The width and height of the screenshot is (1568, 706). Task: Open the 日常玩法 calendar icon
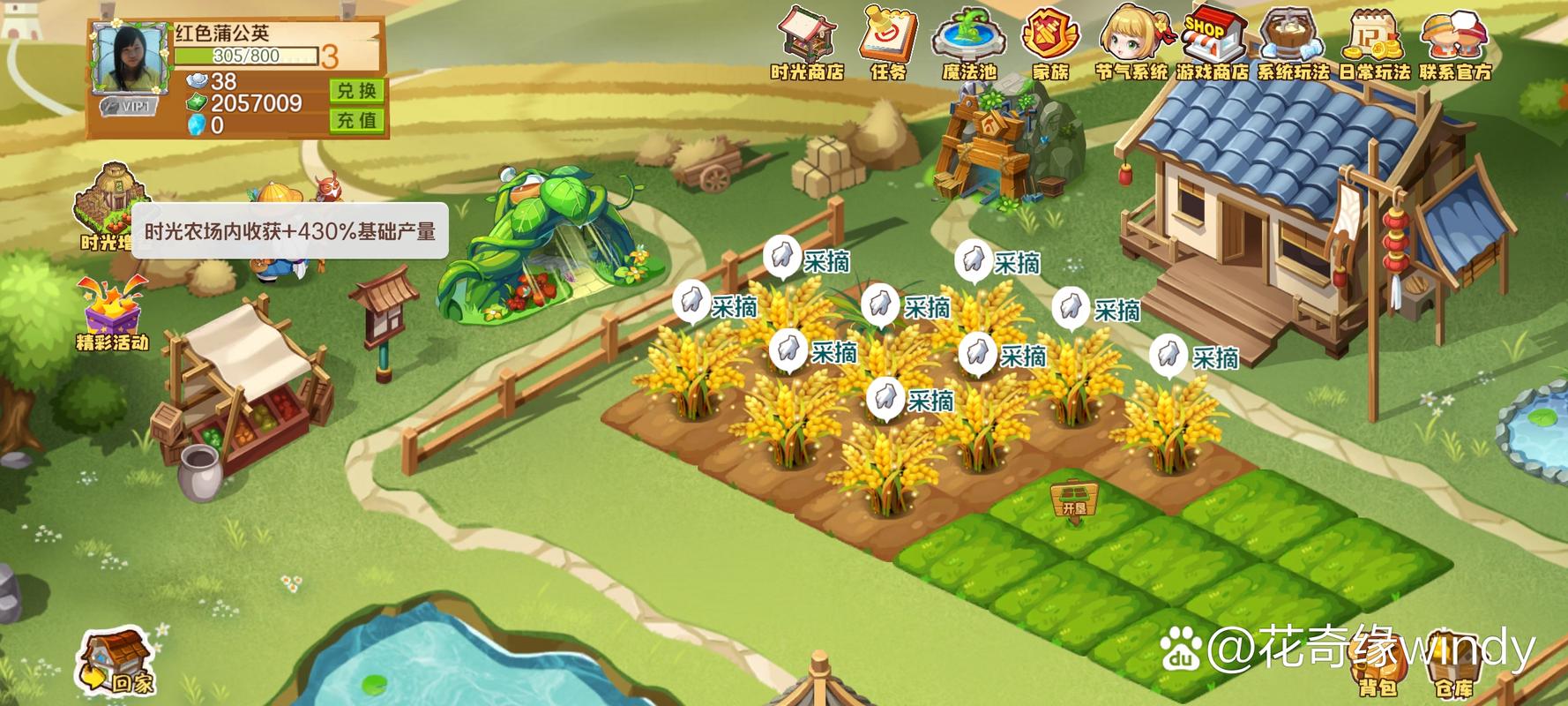tap(1374, 42)
